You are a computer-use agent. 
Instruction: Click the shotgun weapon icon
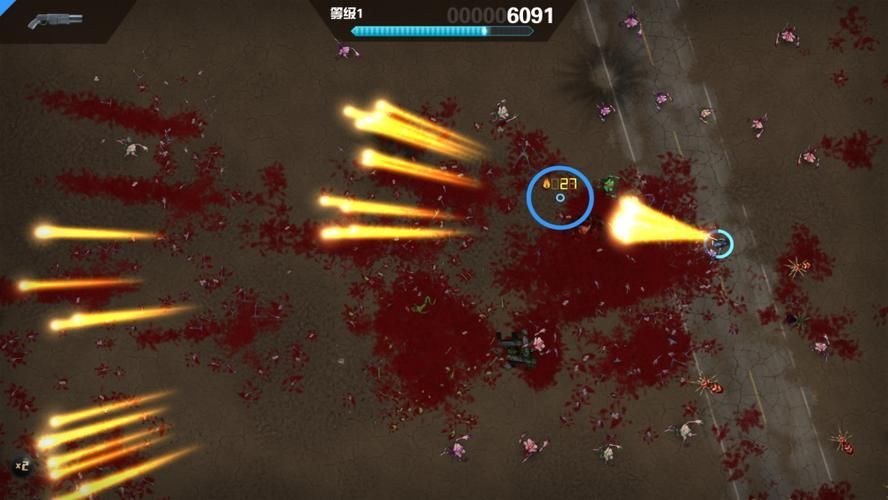click(x=56, y=19)
